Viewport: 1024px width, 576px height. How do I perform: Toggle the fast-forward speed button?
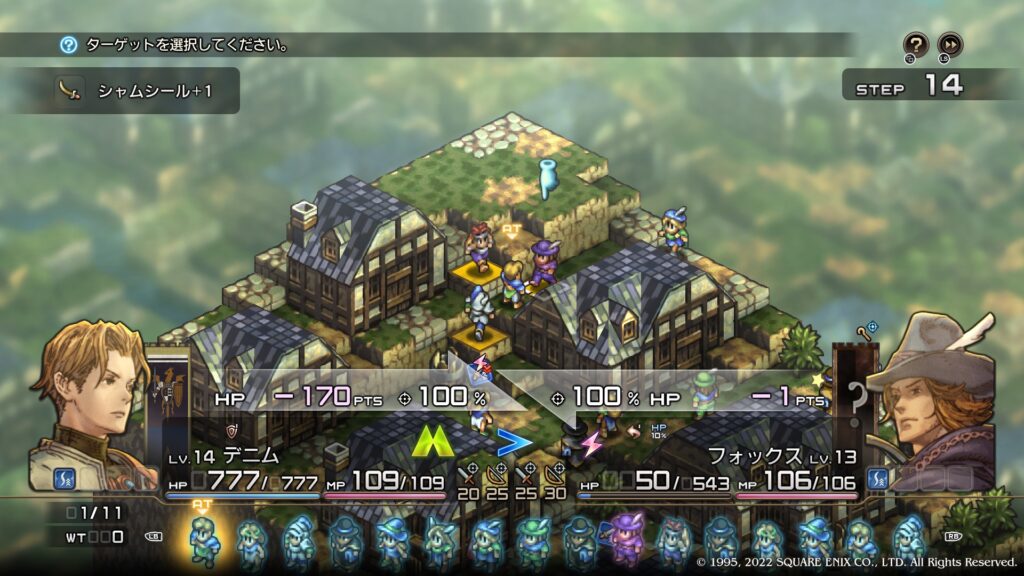point(949,45)
